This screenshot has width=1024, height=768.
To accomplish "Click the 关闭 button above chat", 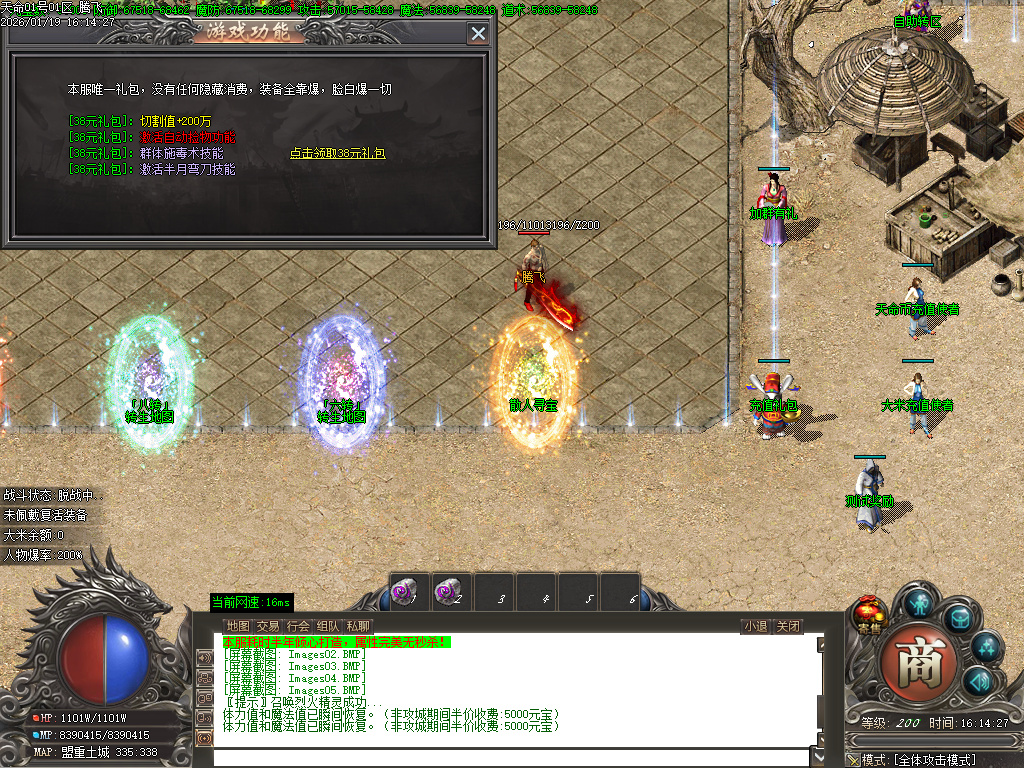I will [x=788, y=627].
